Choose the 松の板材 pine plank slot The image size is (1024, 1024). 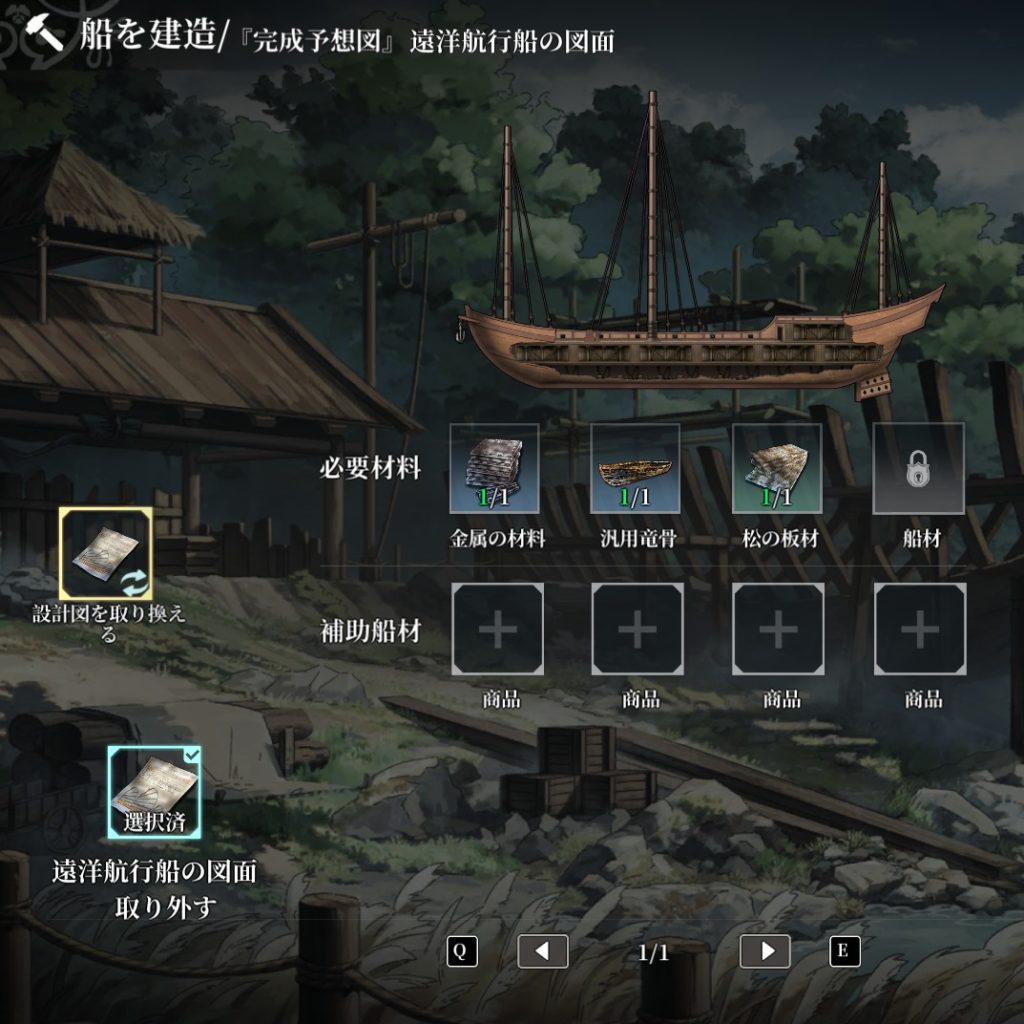[x=777, y=469]
